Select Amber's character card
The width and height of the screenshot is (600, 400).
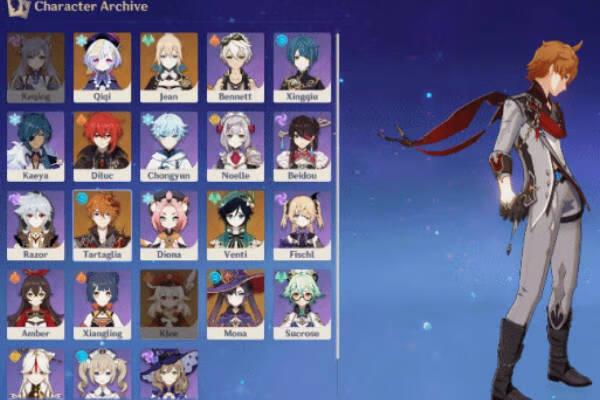pyautogui.click(x=36, y=302)
